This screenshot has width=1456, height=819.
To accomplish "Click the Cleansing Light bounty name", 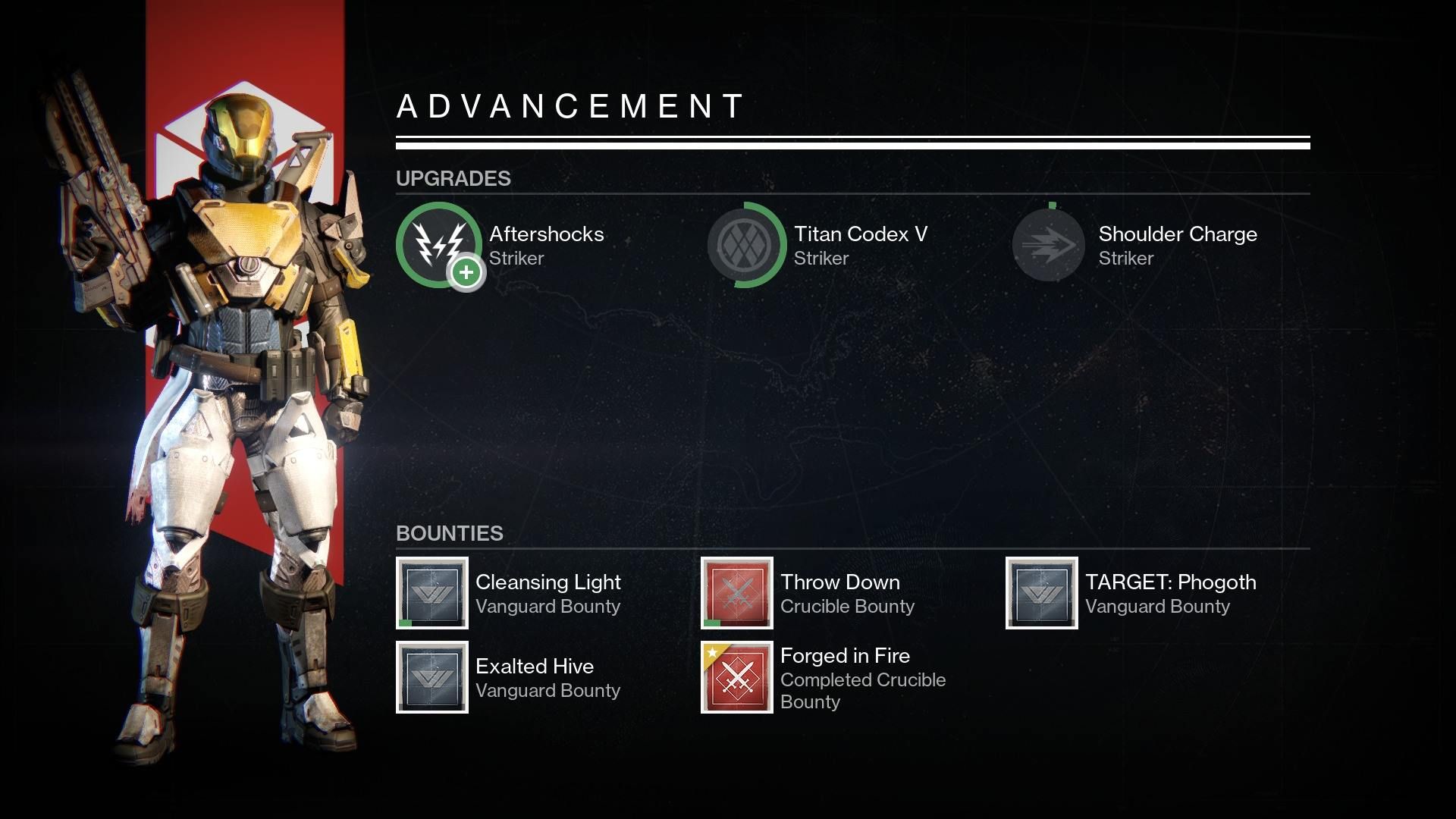I will click(548, 582).
